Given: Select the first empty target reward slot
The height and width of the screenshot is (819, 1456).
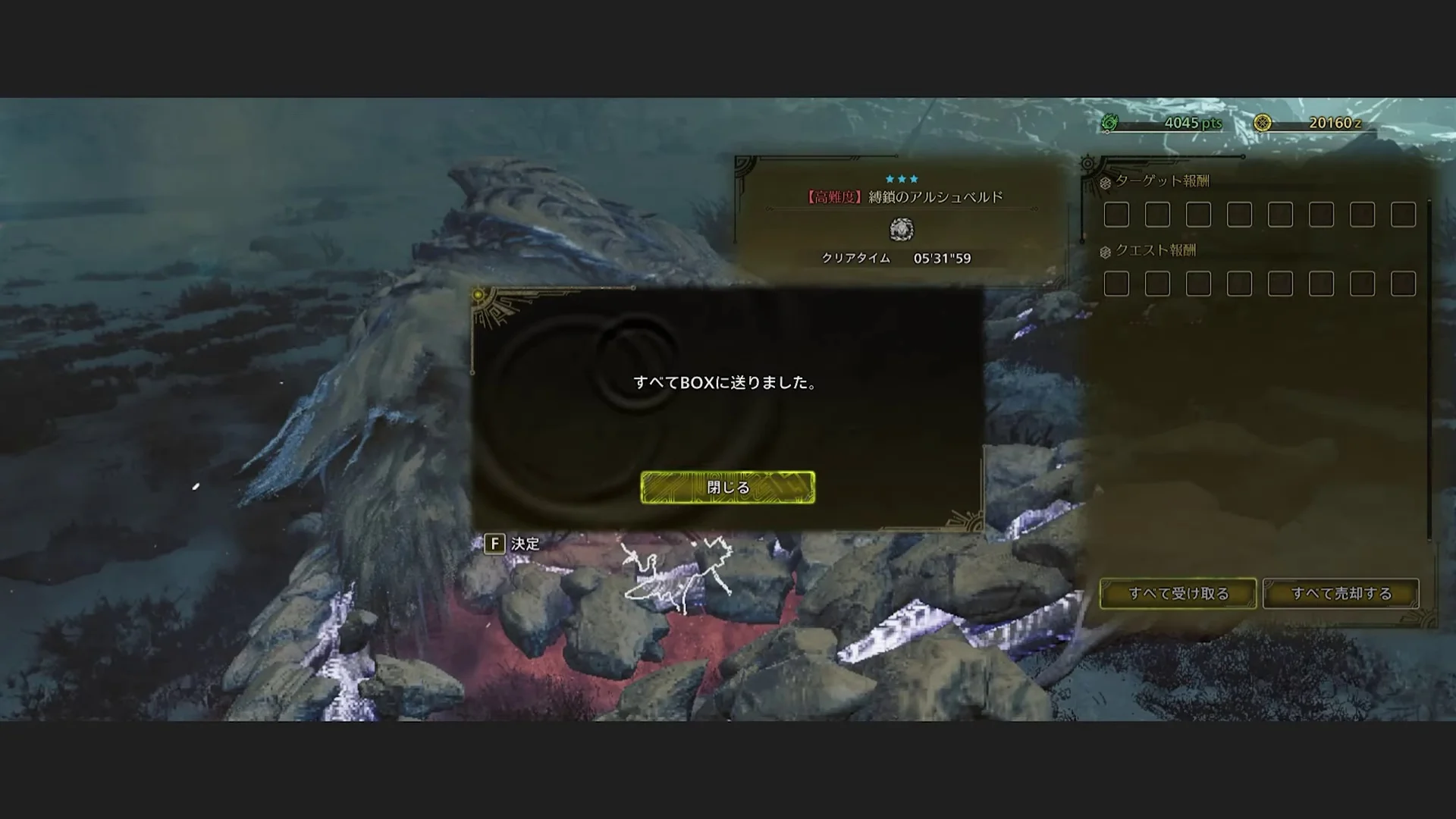Looking at the screenshot, I should 1117,215.
